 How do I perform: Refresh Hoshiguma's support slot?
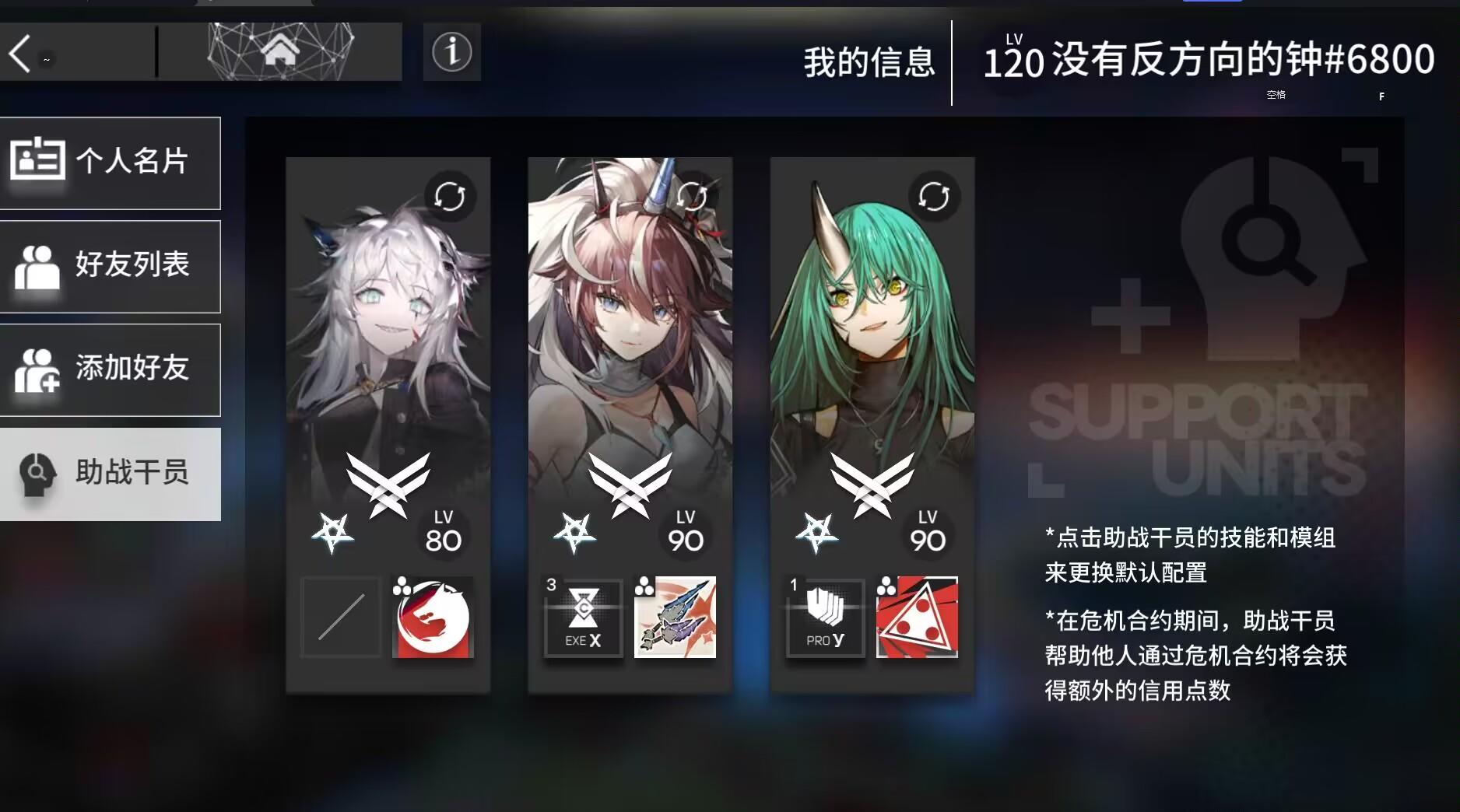pyautogui.click(x=933, y=197)
